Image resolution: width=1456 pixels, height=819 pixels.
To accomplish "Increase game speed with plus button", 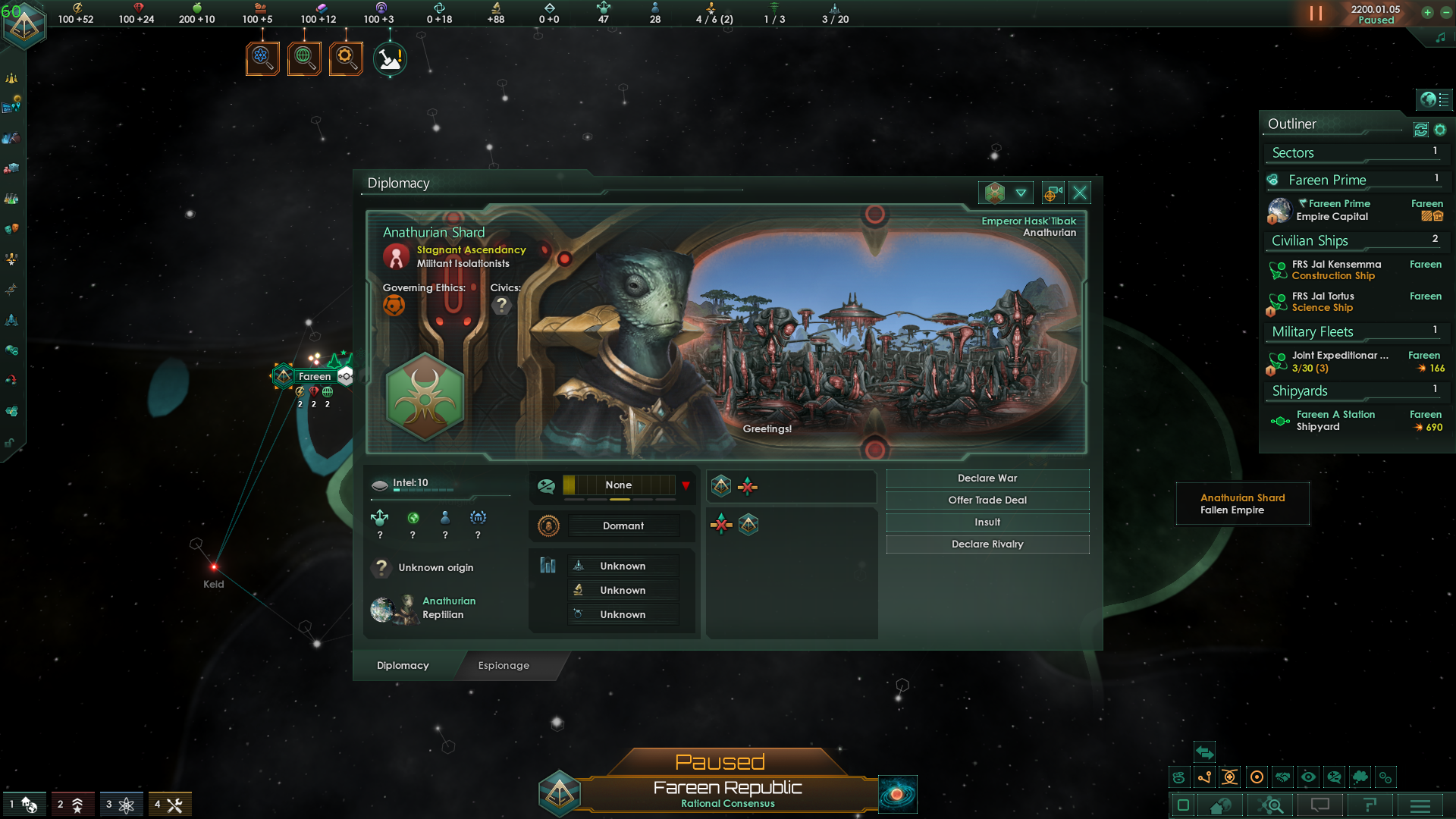I will (x=1427, y=13).
